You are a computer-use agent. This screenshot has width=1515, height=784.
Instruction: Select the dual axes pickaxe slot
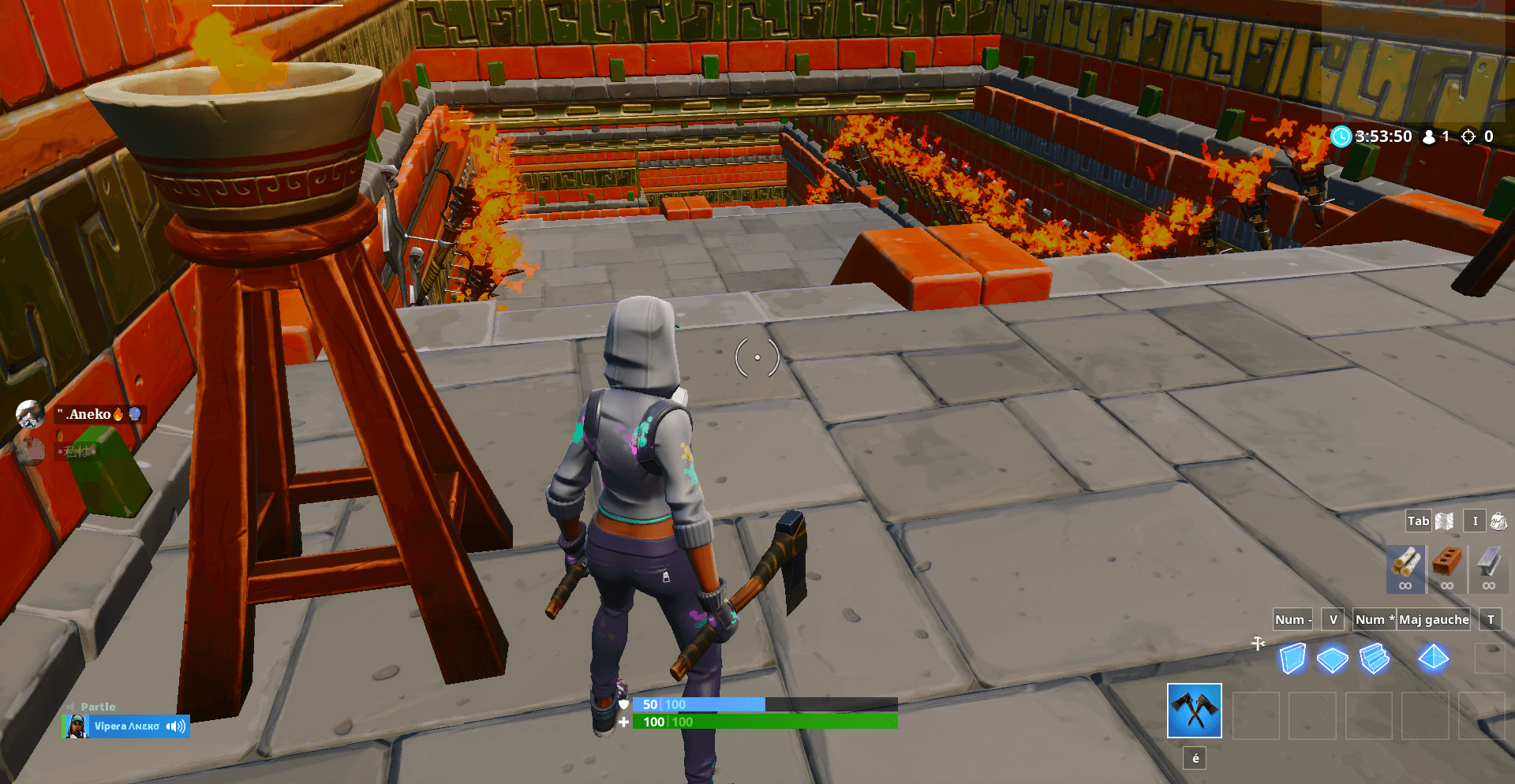click(x=1194, y=711)
